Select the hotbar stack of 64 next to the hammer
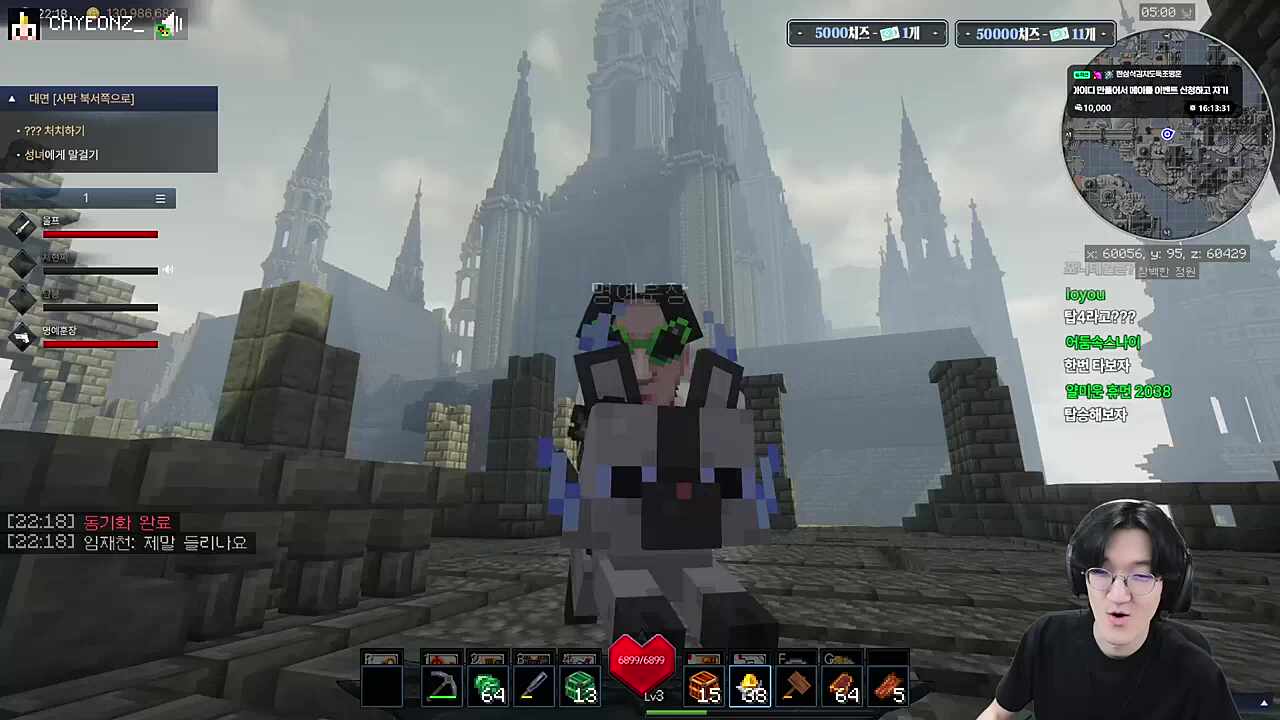 pos(843,686)
